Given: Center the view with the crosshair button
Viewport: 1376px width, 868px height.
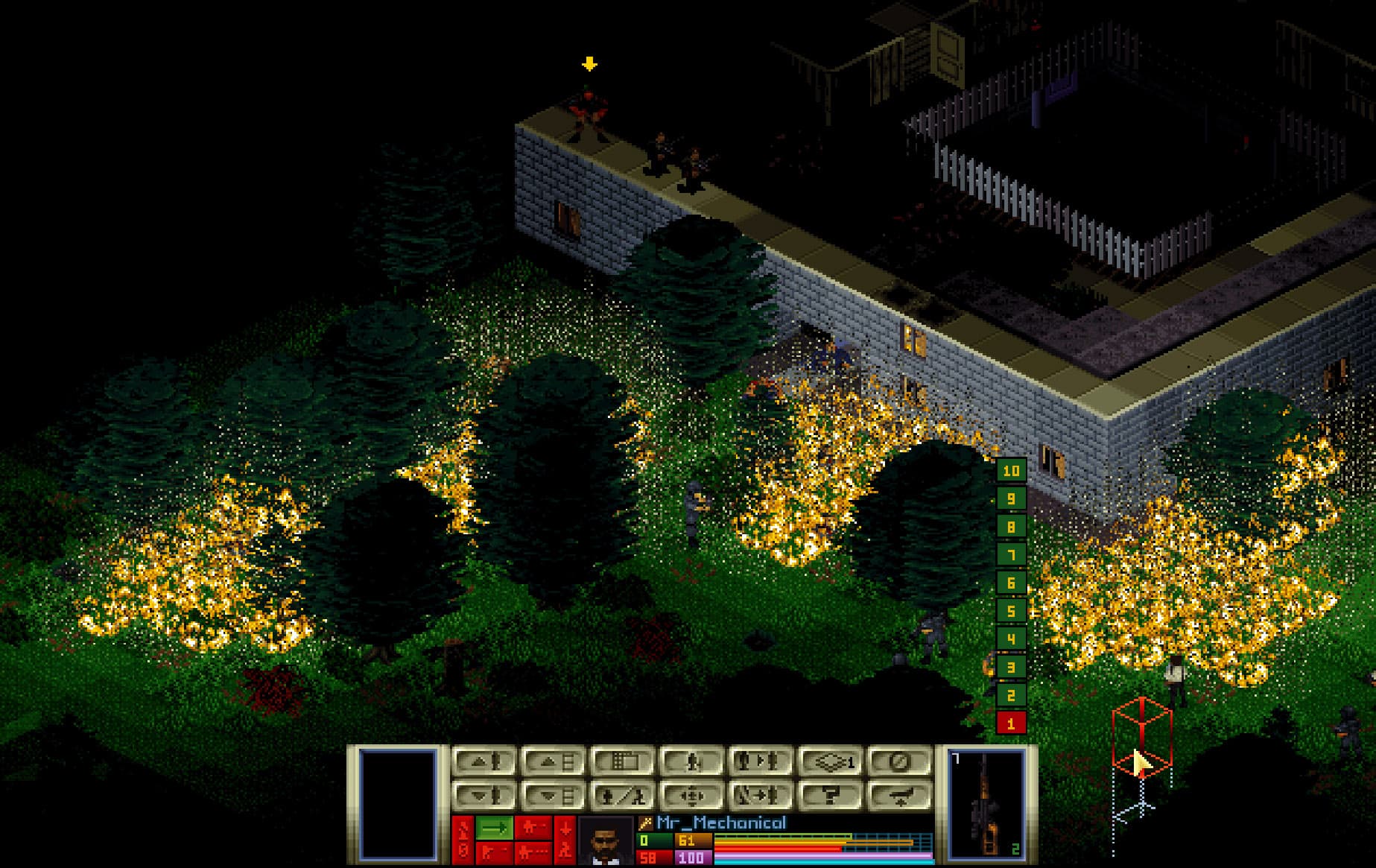Looking at the screenshot, I should point(691,795).
